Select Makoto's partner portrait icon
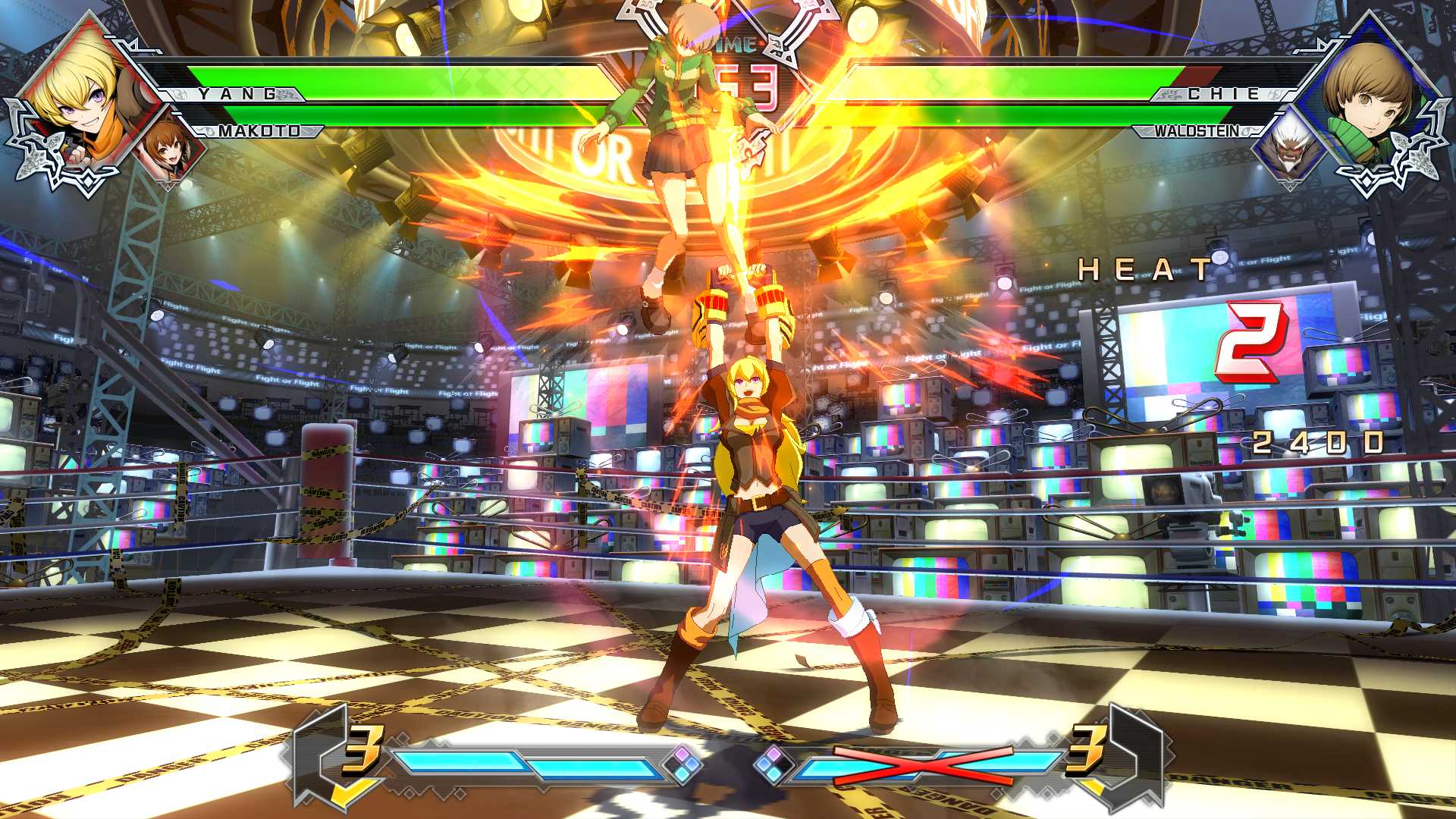The width and height of the screenshot is (1456, 819). pos(168,152)
